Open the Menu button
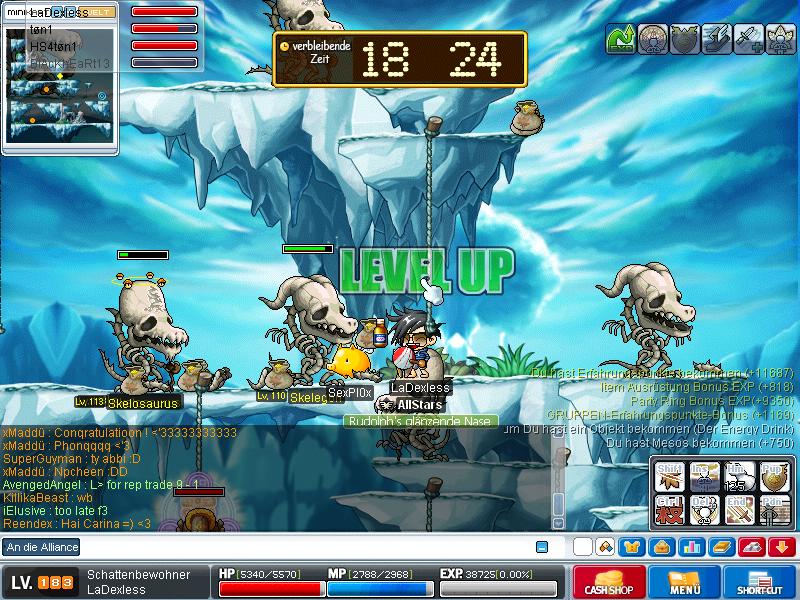 684,582
